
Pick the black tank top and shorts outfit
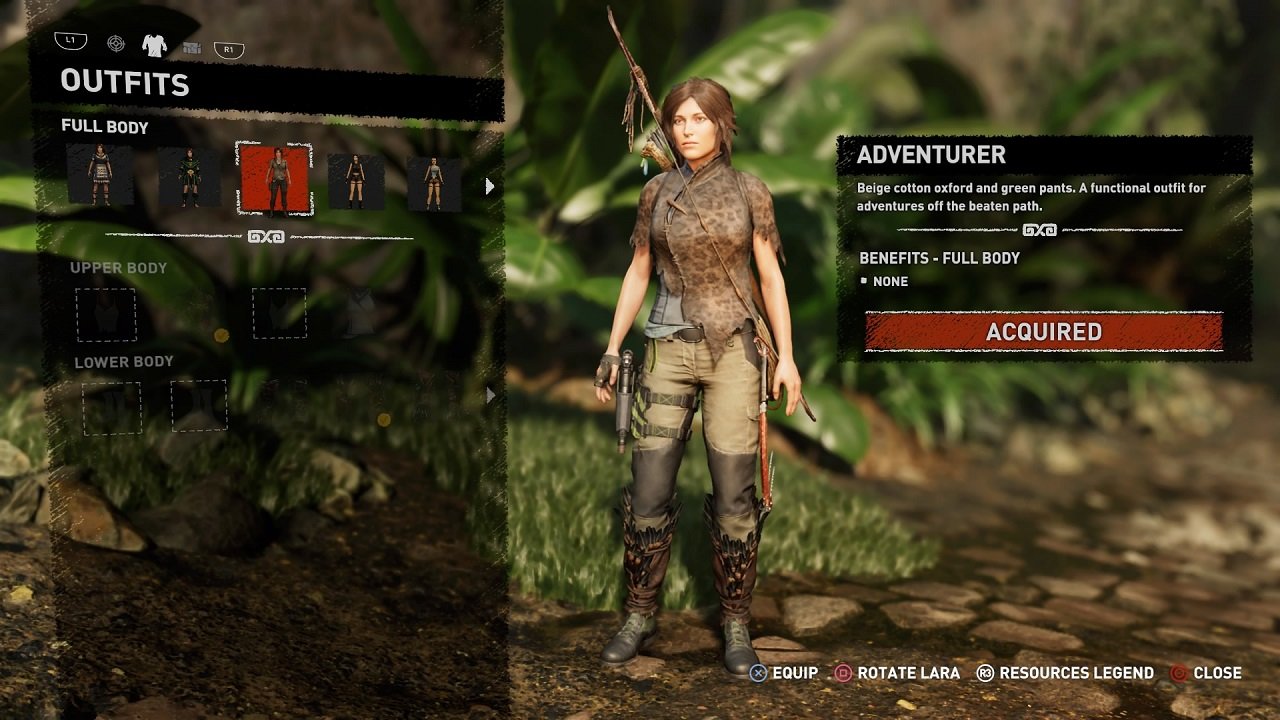pos(356,181)
